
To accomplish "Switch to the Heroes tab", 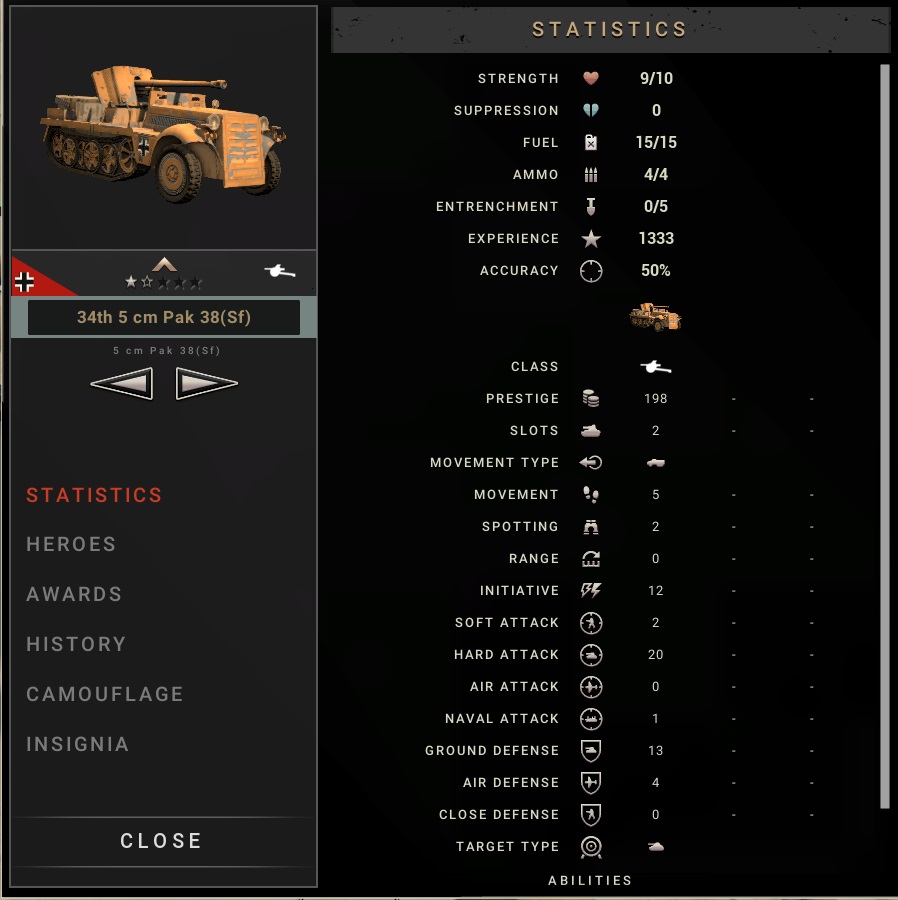I will (71, 544).
